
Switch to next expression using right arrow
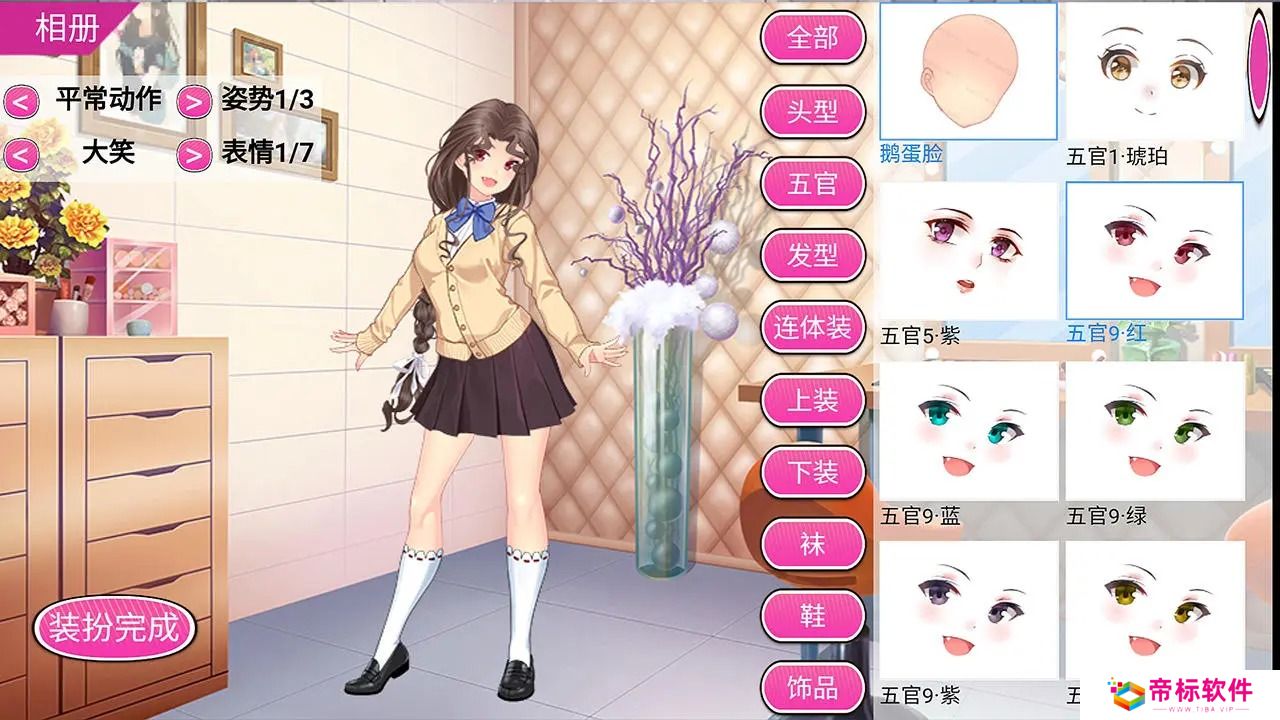point(193,156)
